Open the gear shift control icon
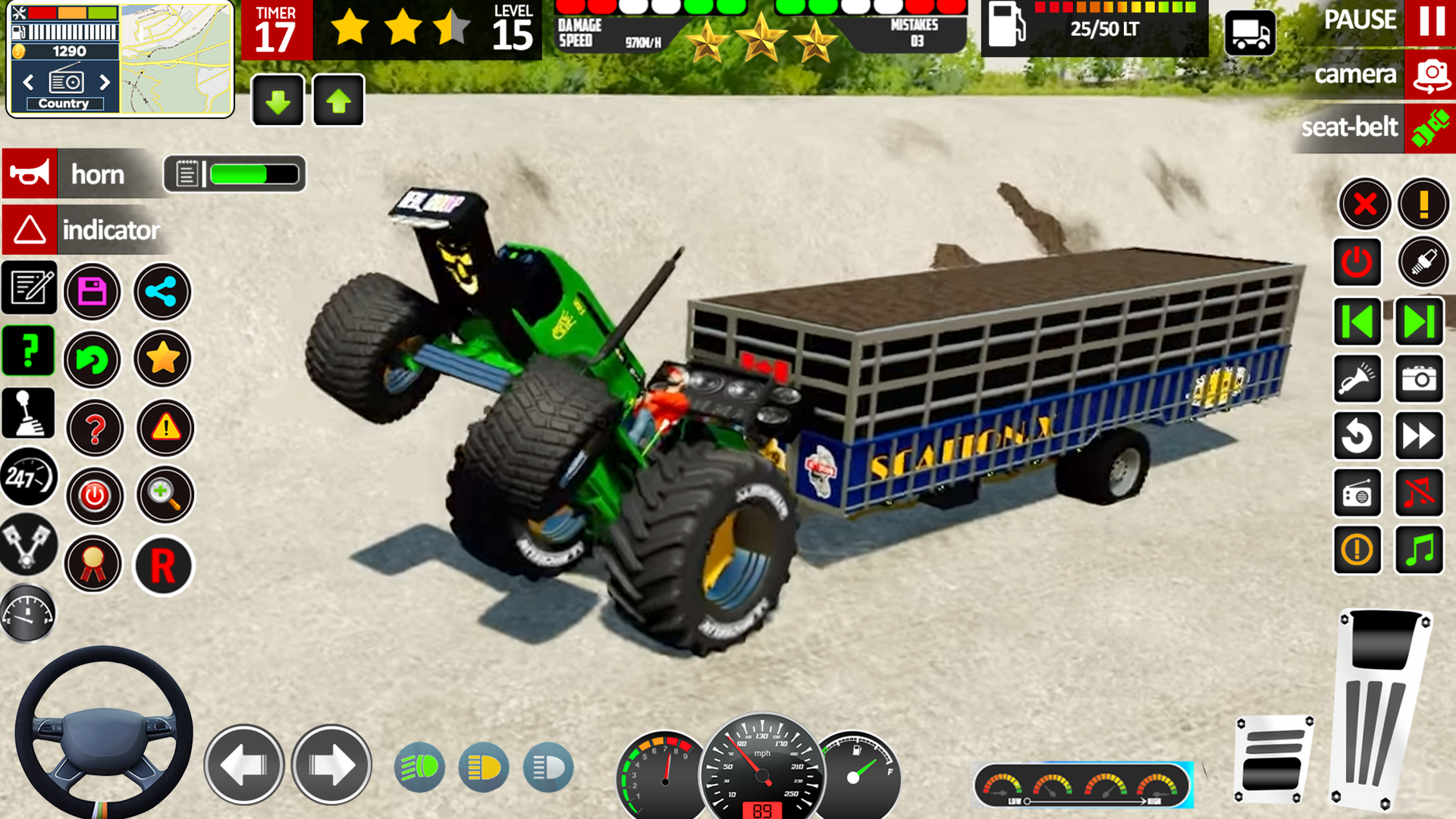Image resolution: width=1456 pixels, height=819 pixels. (x=28, y=412)
